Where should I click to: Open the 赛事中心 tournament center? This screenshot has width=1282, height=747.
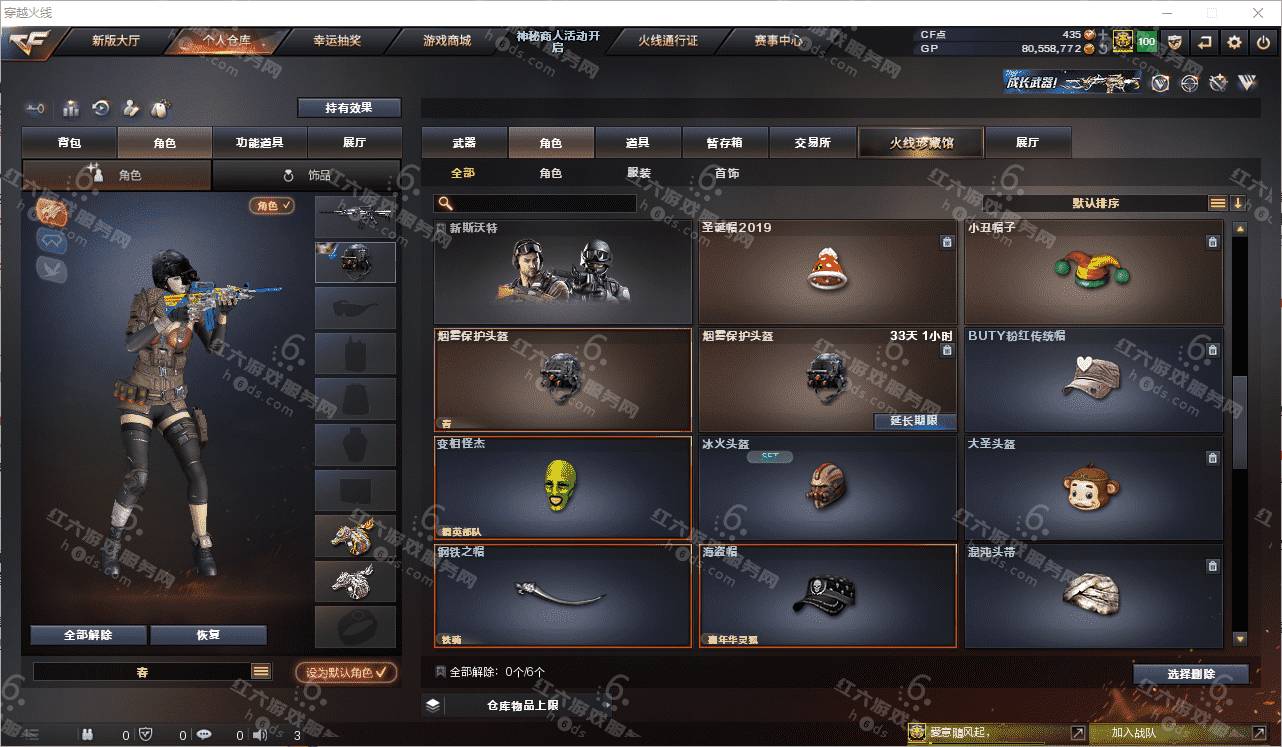coord(777,41)
